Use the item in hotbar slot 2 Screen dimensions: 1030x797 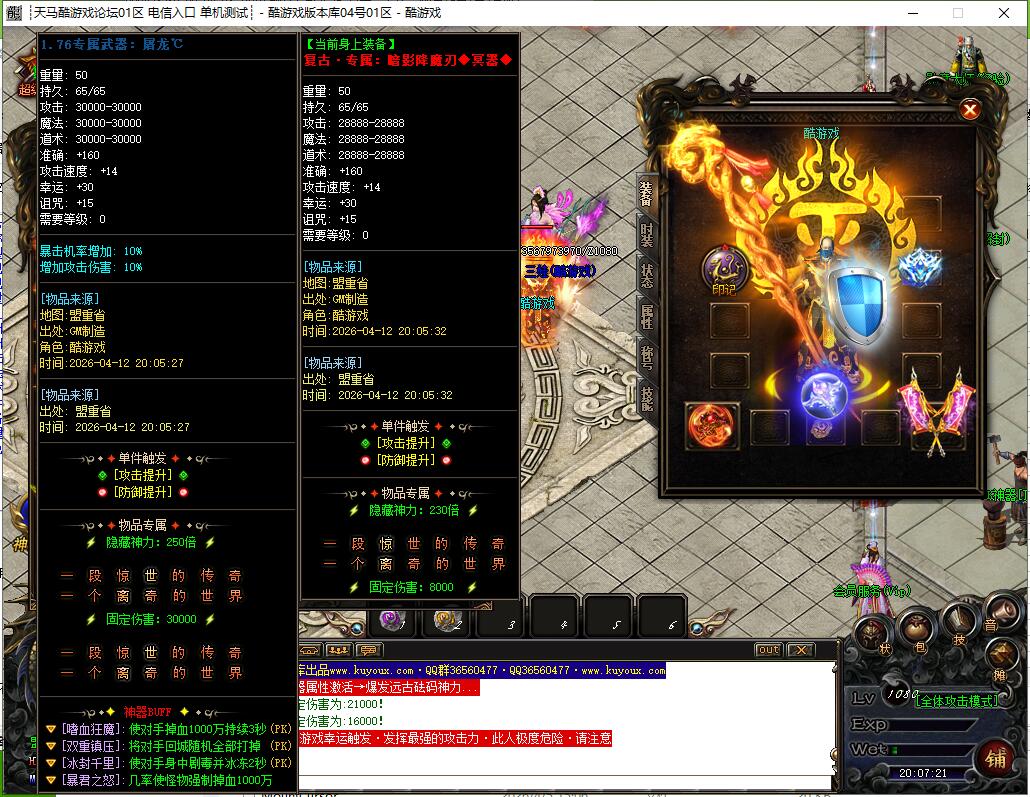(x=446, y=620)
